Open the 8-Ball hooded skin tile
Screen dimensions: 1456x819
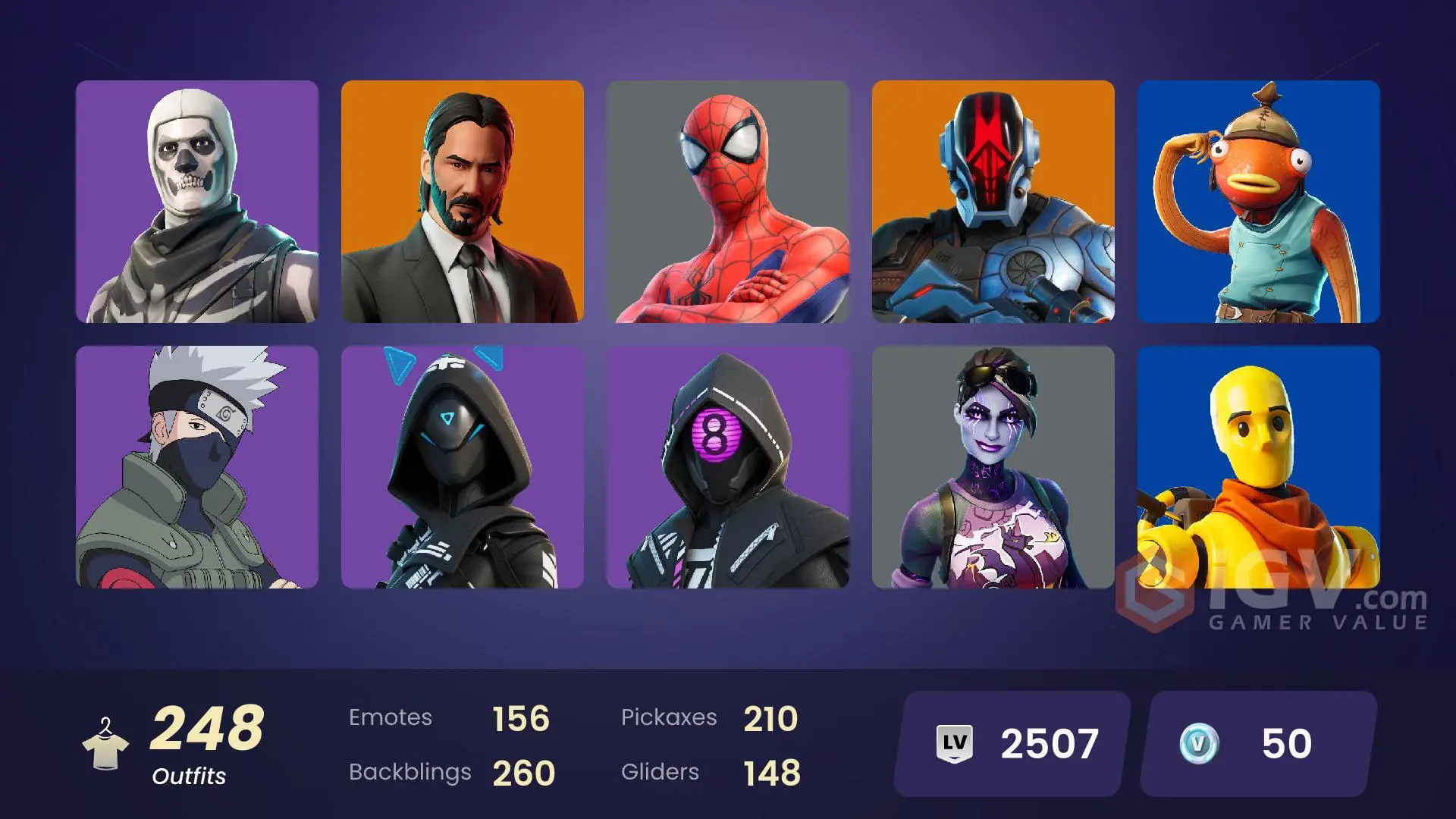pyautogui.click(x=728, y=466)
